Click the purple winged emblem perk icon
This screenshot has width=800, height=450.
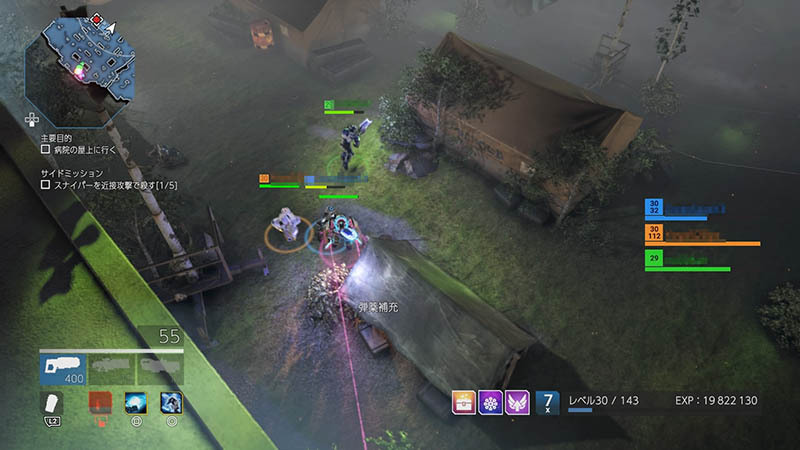coord(517,402)
